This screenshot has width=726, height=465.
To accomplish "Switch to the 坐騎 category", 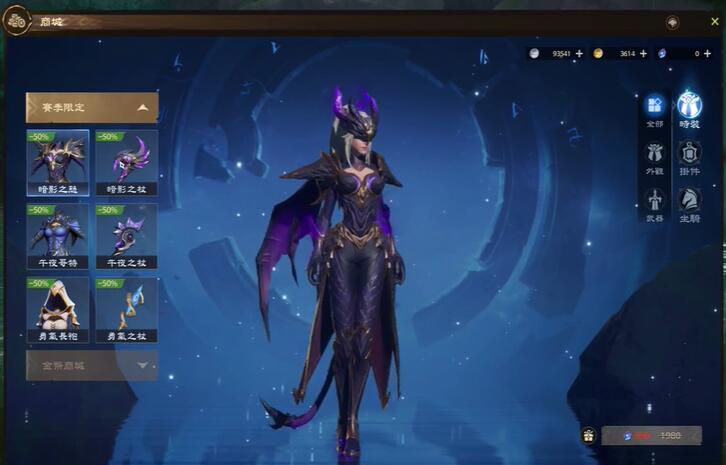I will [x=690, y=205].
